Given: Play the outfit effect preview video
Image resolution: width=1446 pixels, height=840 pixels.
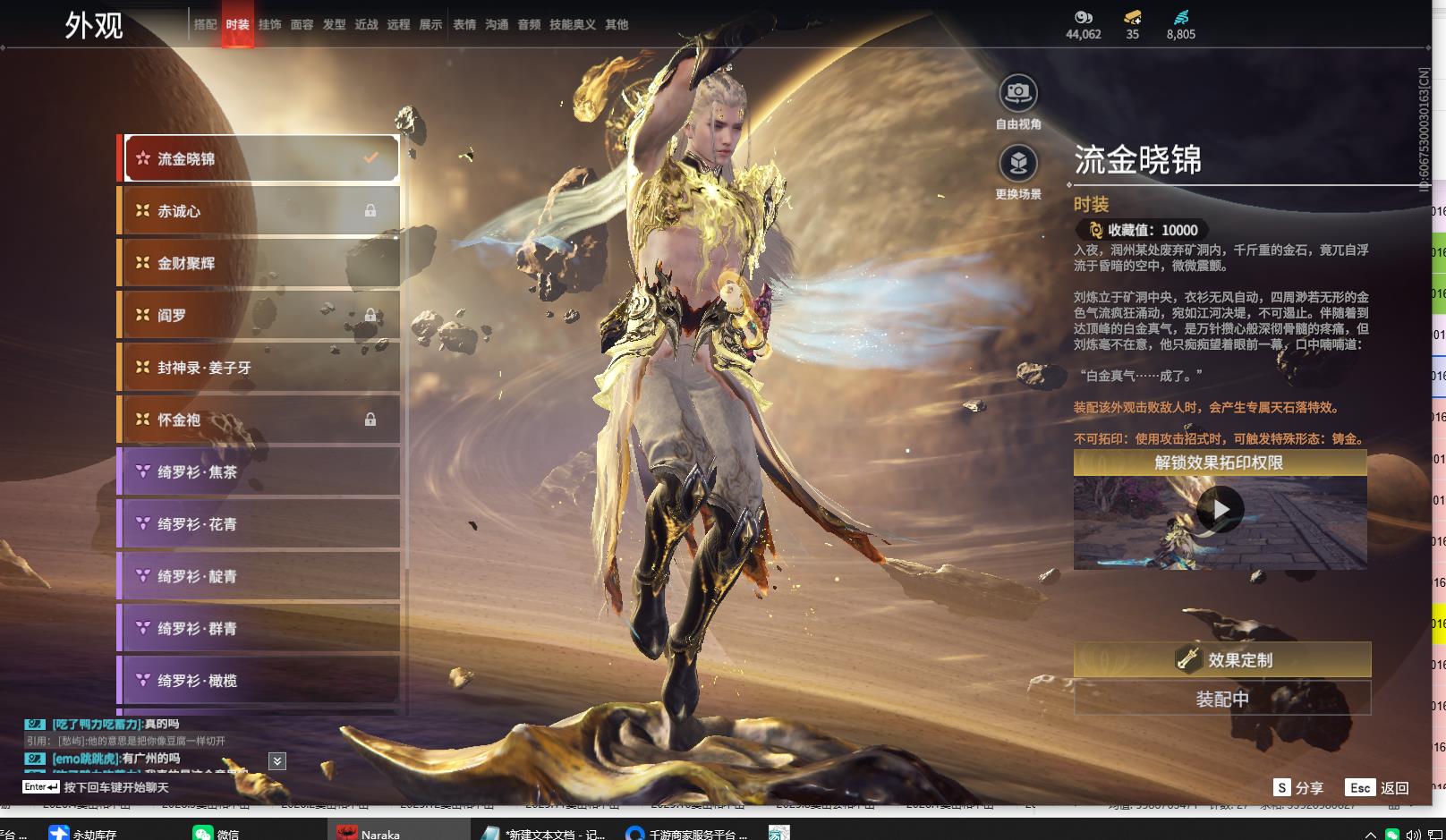Looking at the screenshot, I should [1220, 510].
